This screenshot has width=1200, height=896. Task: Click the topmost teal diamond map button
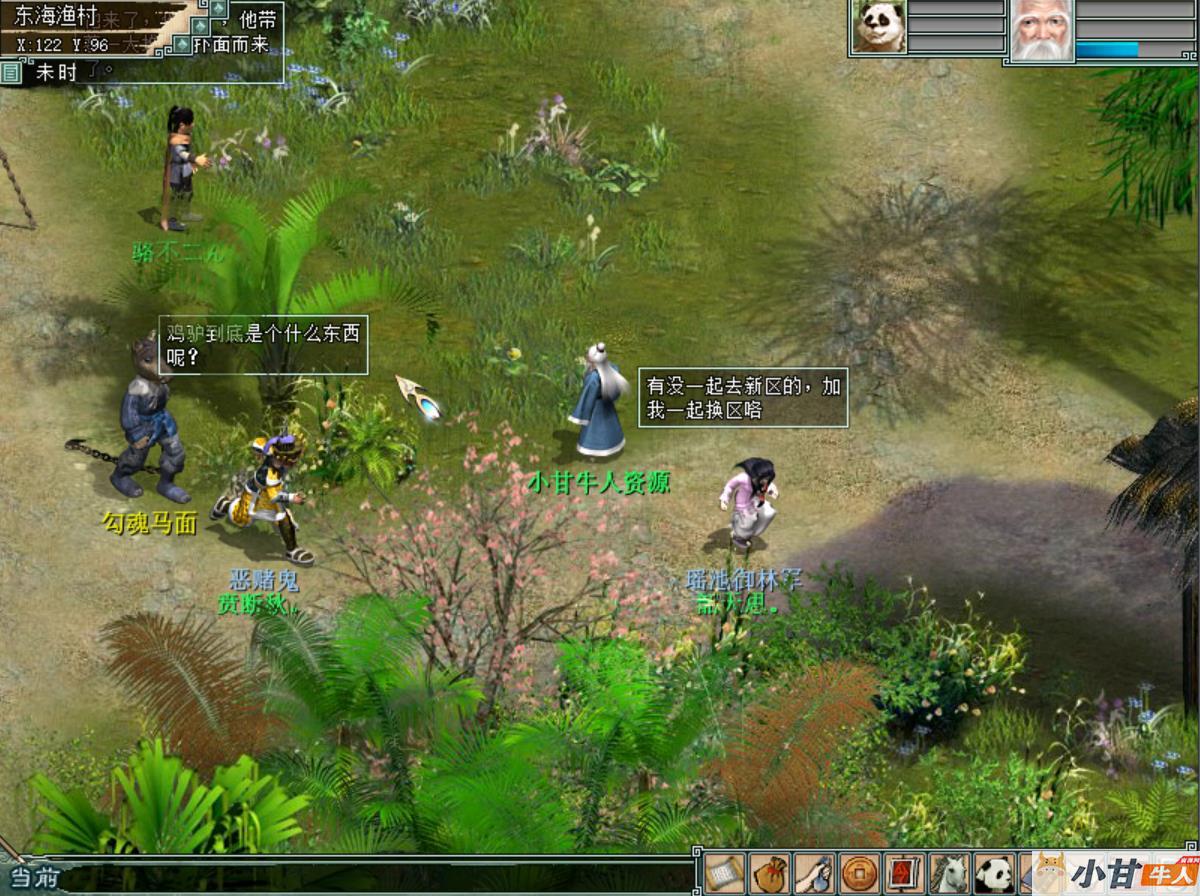click(218, 8)
